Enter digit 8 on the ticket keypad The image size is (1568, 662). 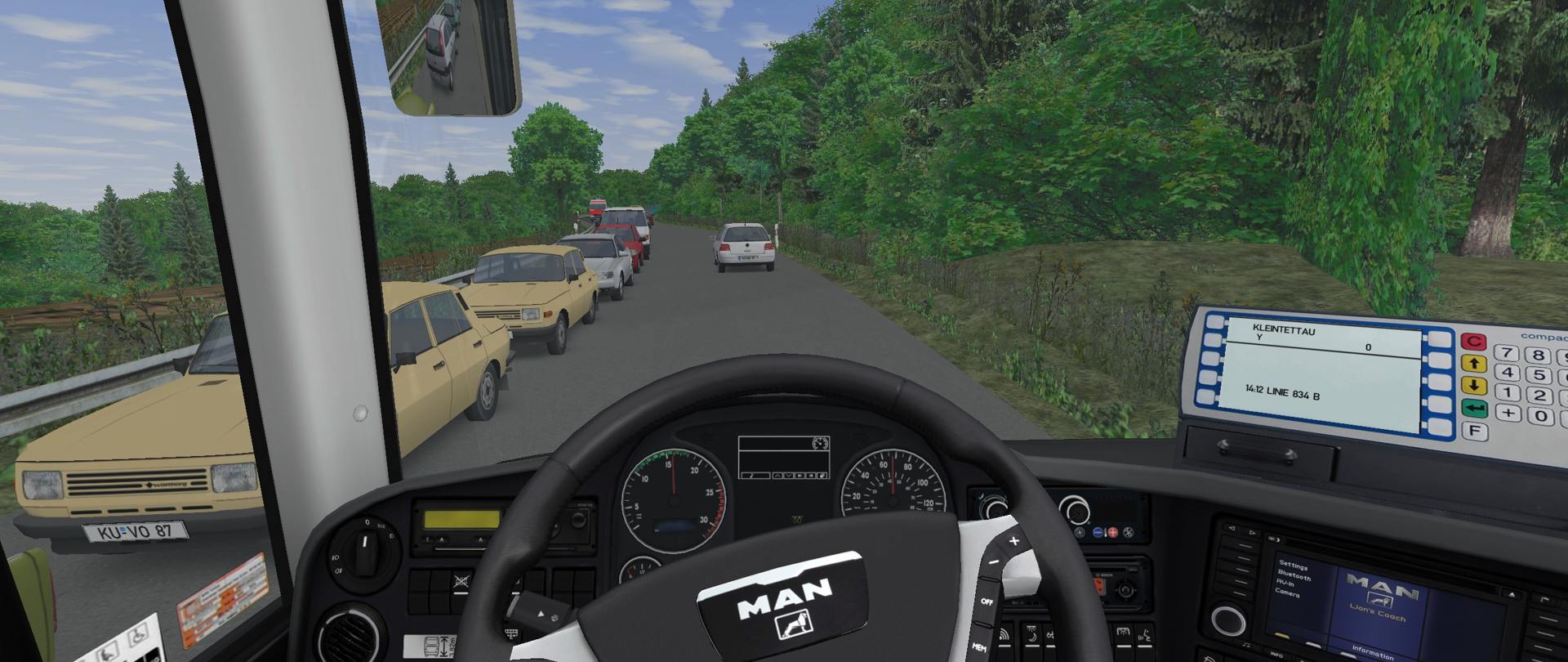click(x=1539, y=356)
